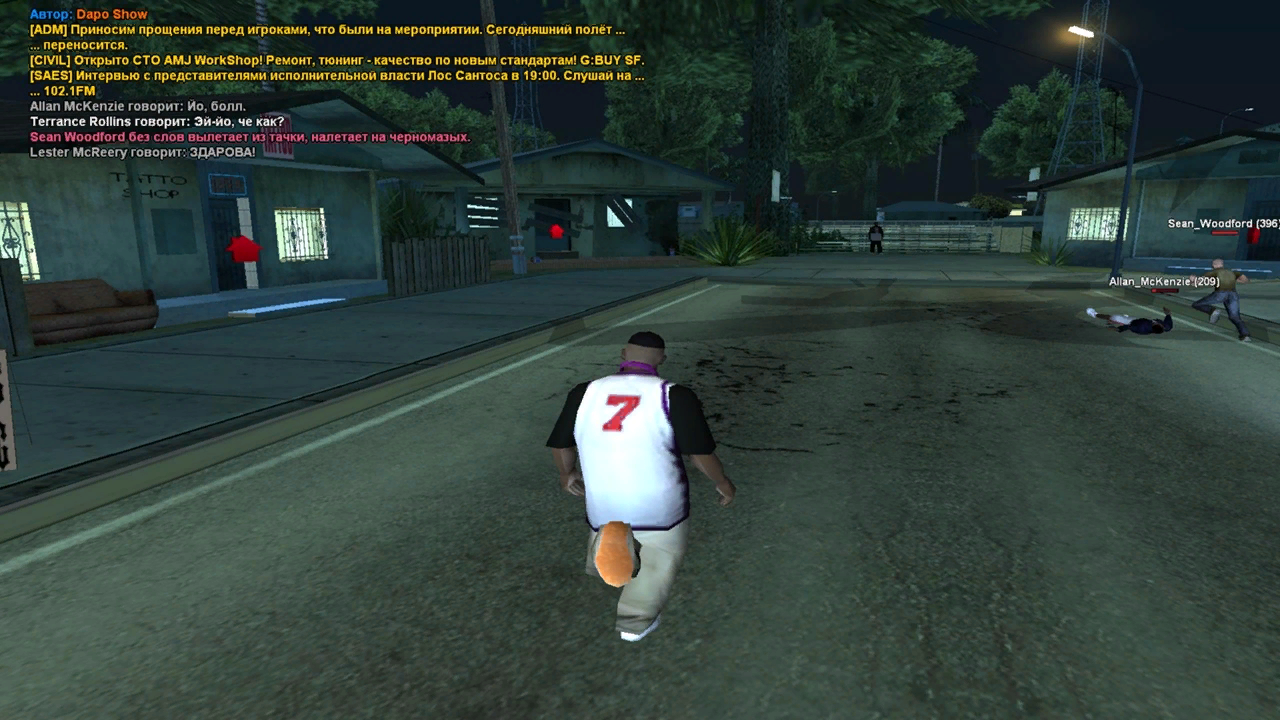Image resolution: width=1280 pixels, height=720 pixels.
Task: Select Allan McKenzie's chat message
Action: pos(138,106)
